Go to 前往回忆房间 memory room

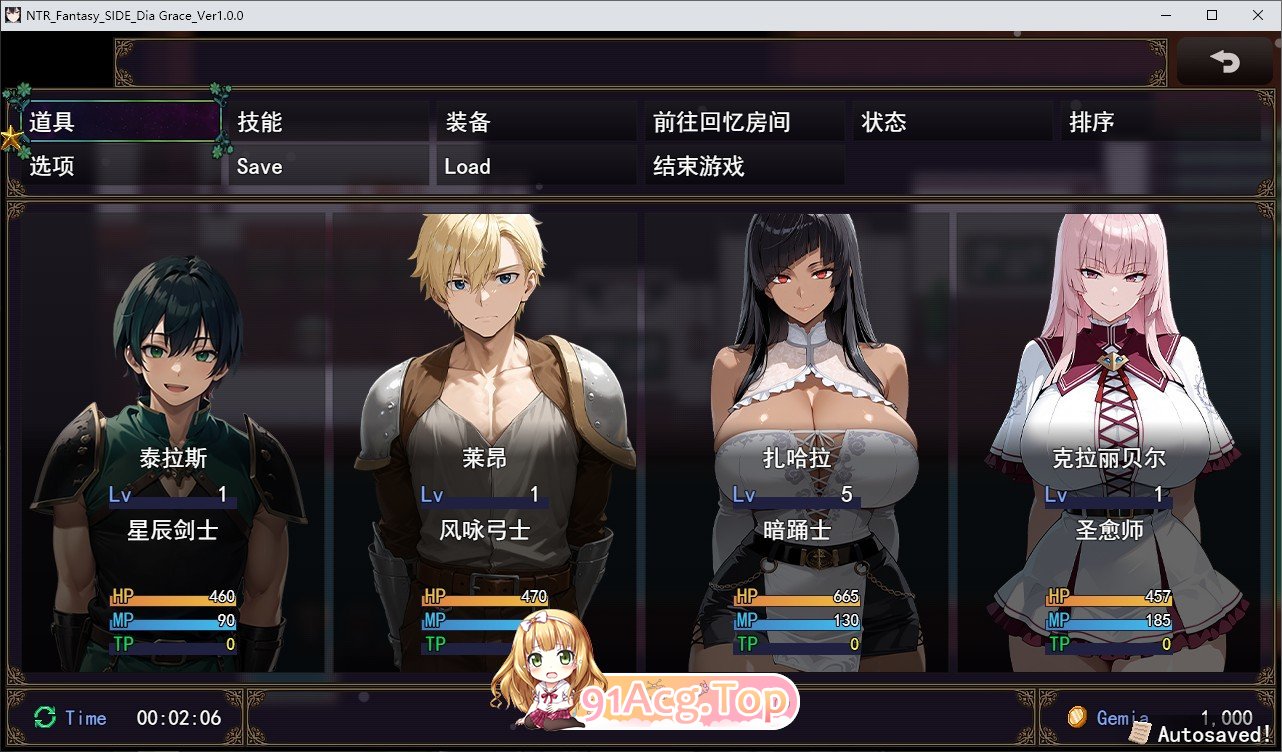coord(744,122)
